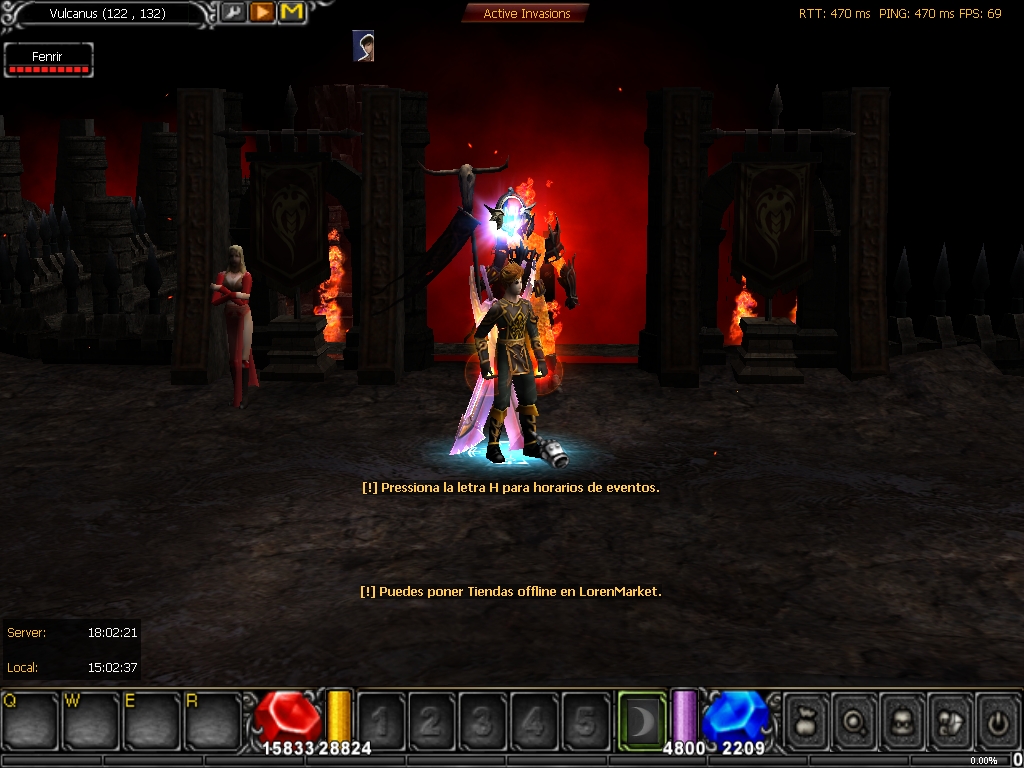Click the power system menu button

[996, 720]
